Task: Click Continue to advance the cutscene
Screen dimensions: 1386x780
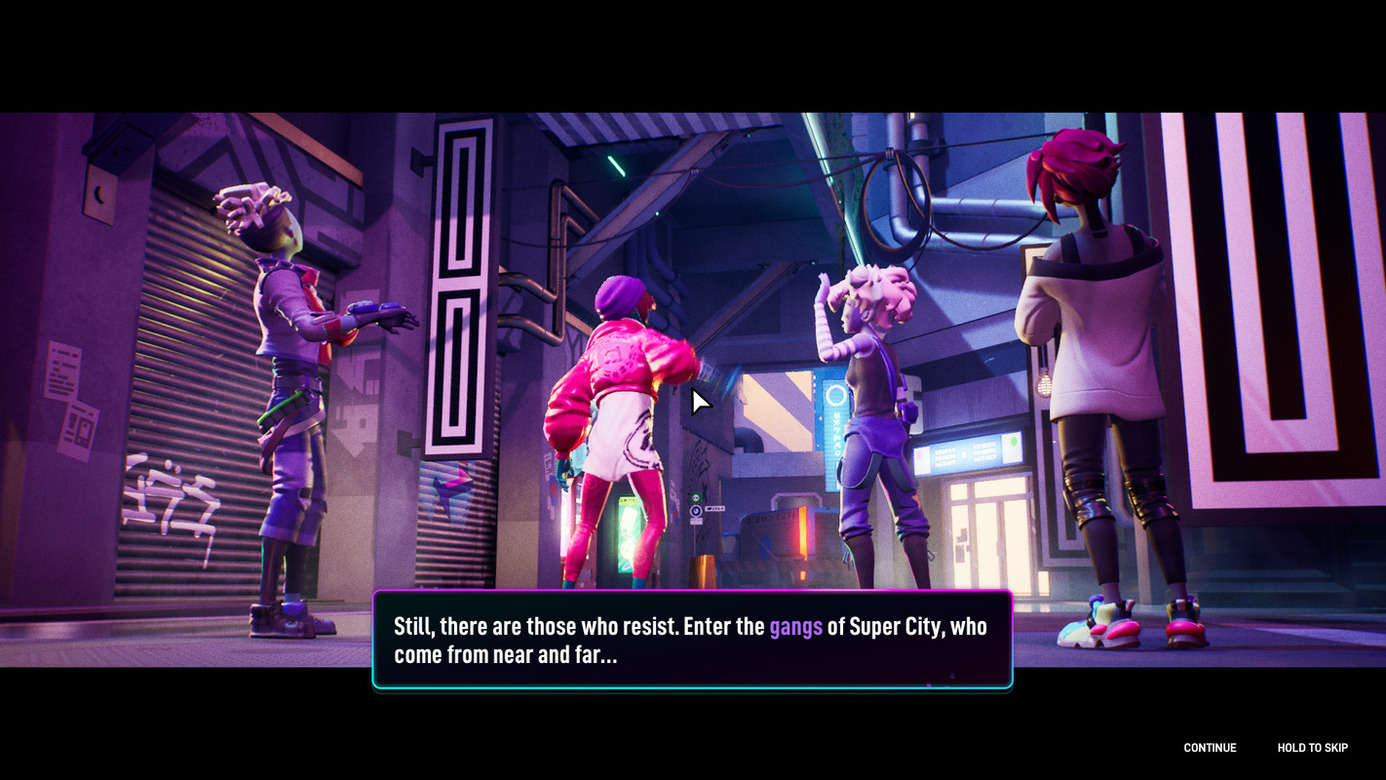Action: coord(1209,748)
